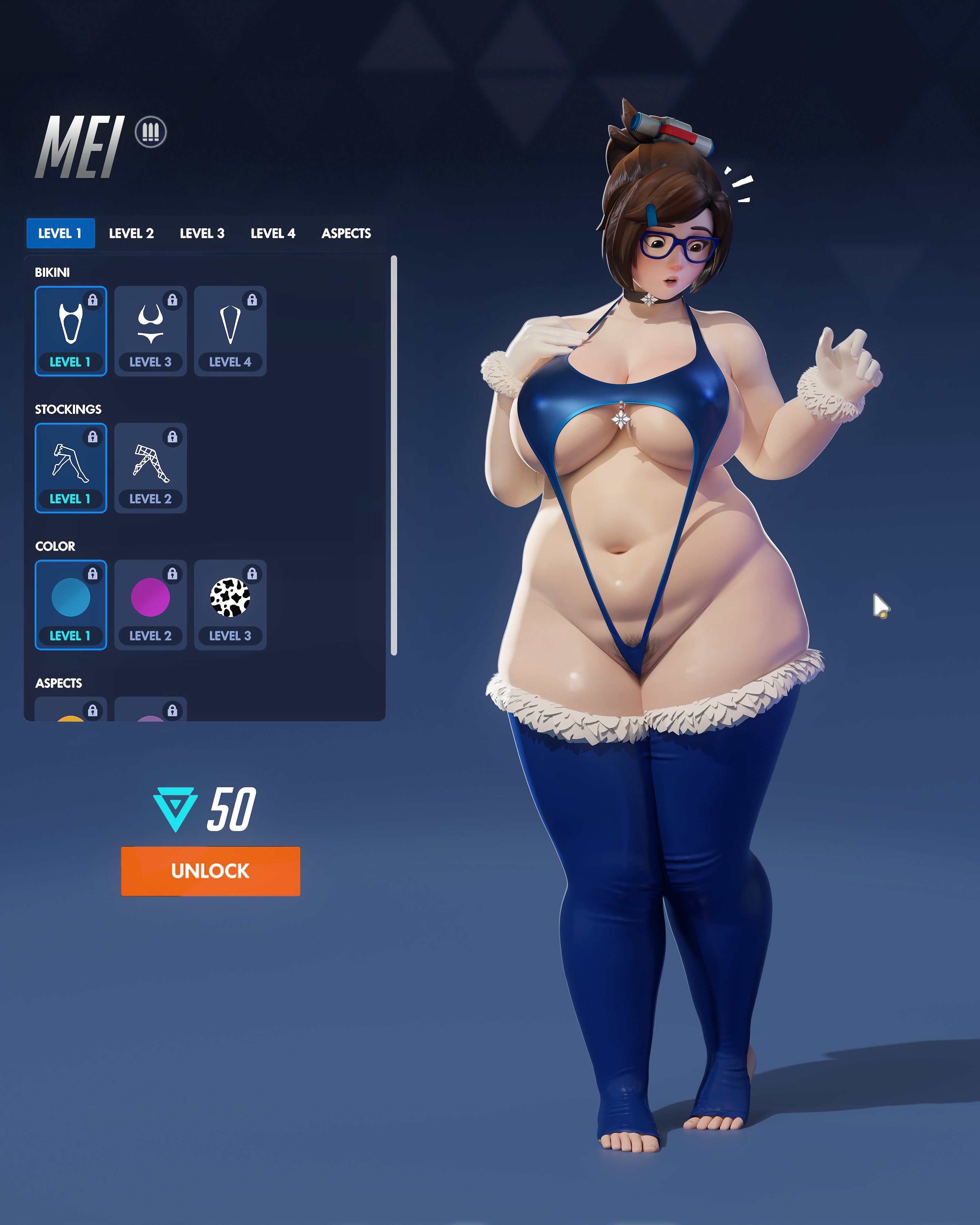This screenshot has width=980, height=1225.
Task: Select the Level 3 tile under Bikini
Action: [x=151, y=331]
